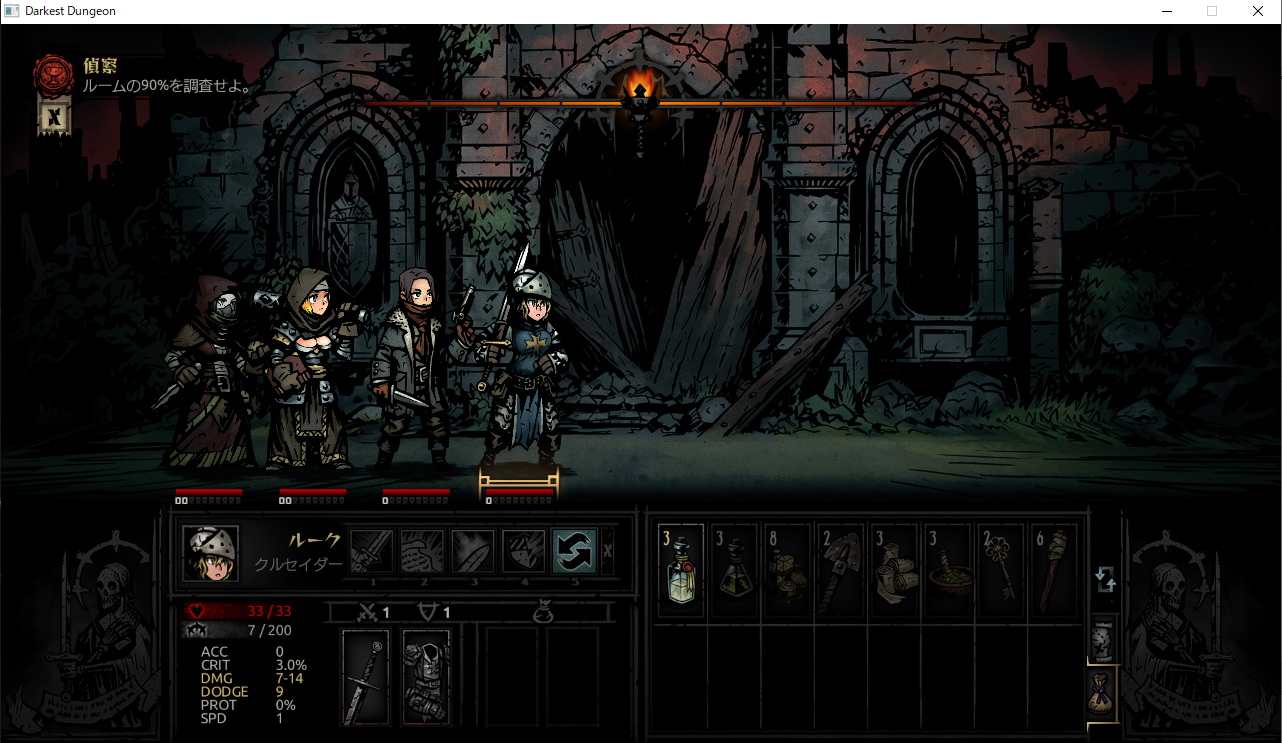
Task: Close the Darkest Dungeon window
Action: (1258, 11)
